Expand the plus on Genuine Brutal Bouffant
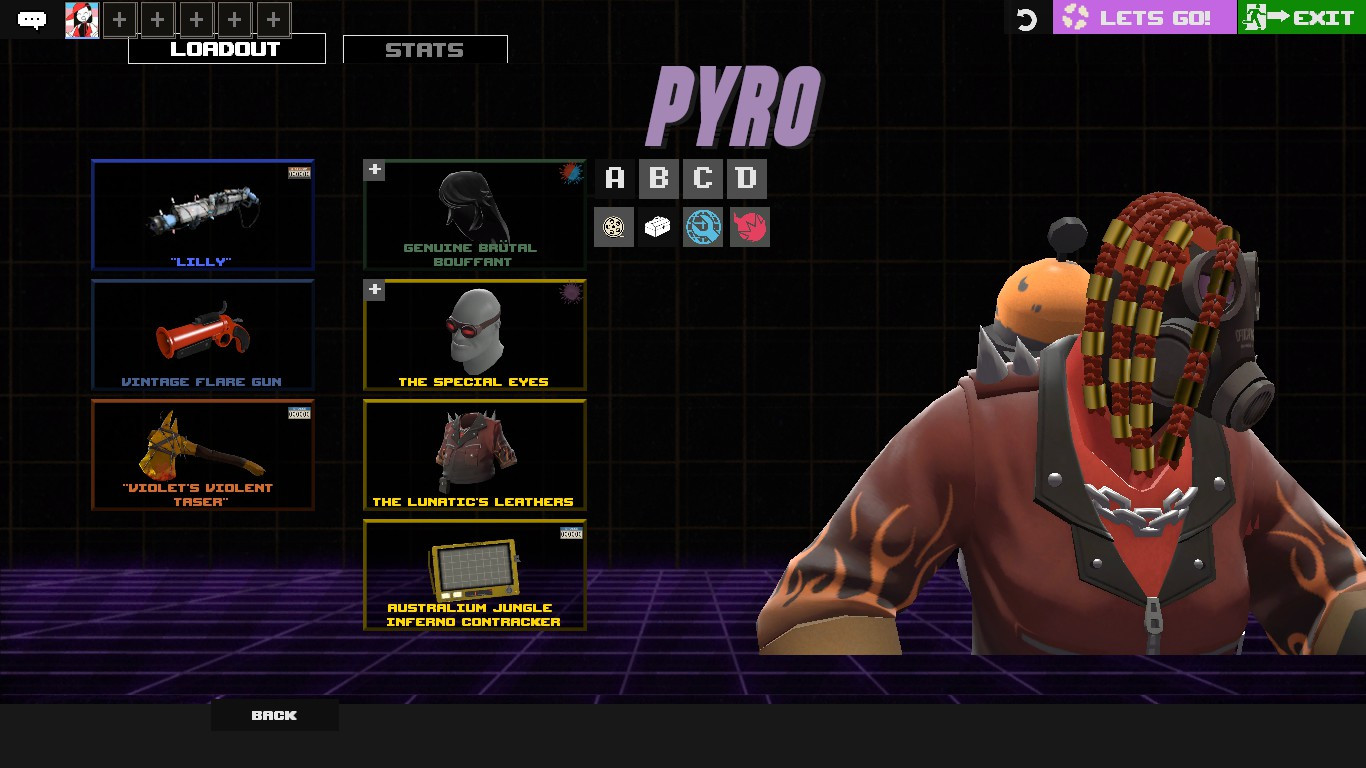 tap(374, 170)
